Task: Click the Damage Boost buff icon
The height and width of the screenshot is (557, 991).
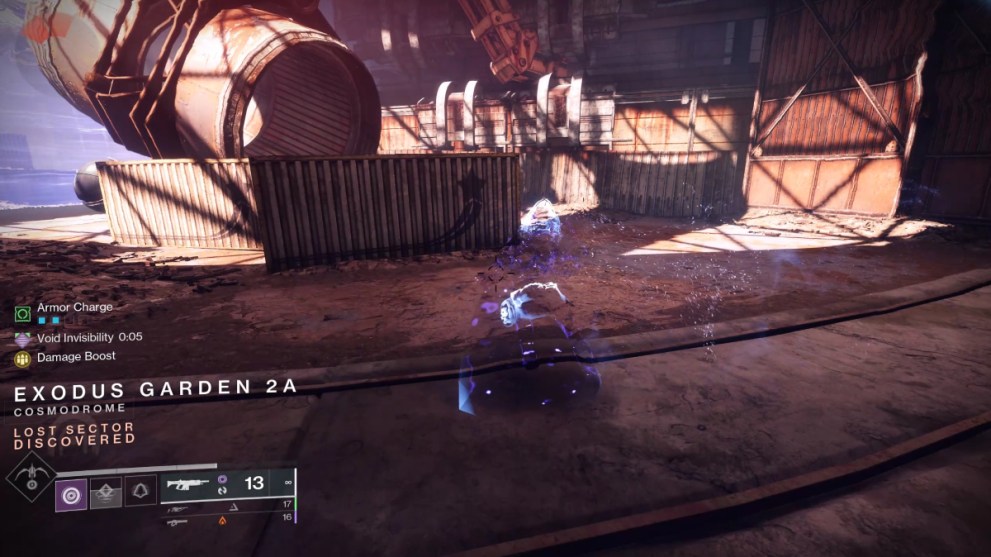Action: point(22,358)
